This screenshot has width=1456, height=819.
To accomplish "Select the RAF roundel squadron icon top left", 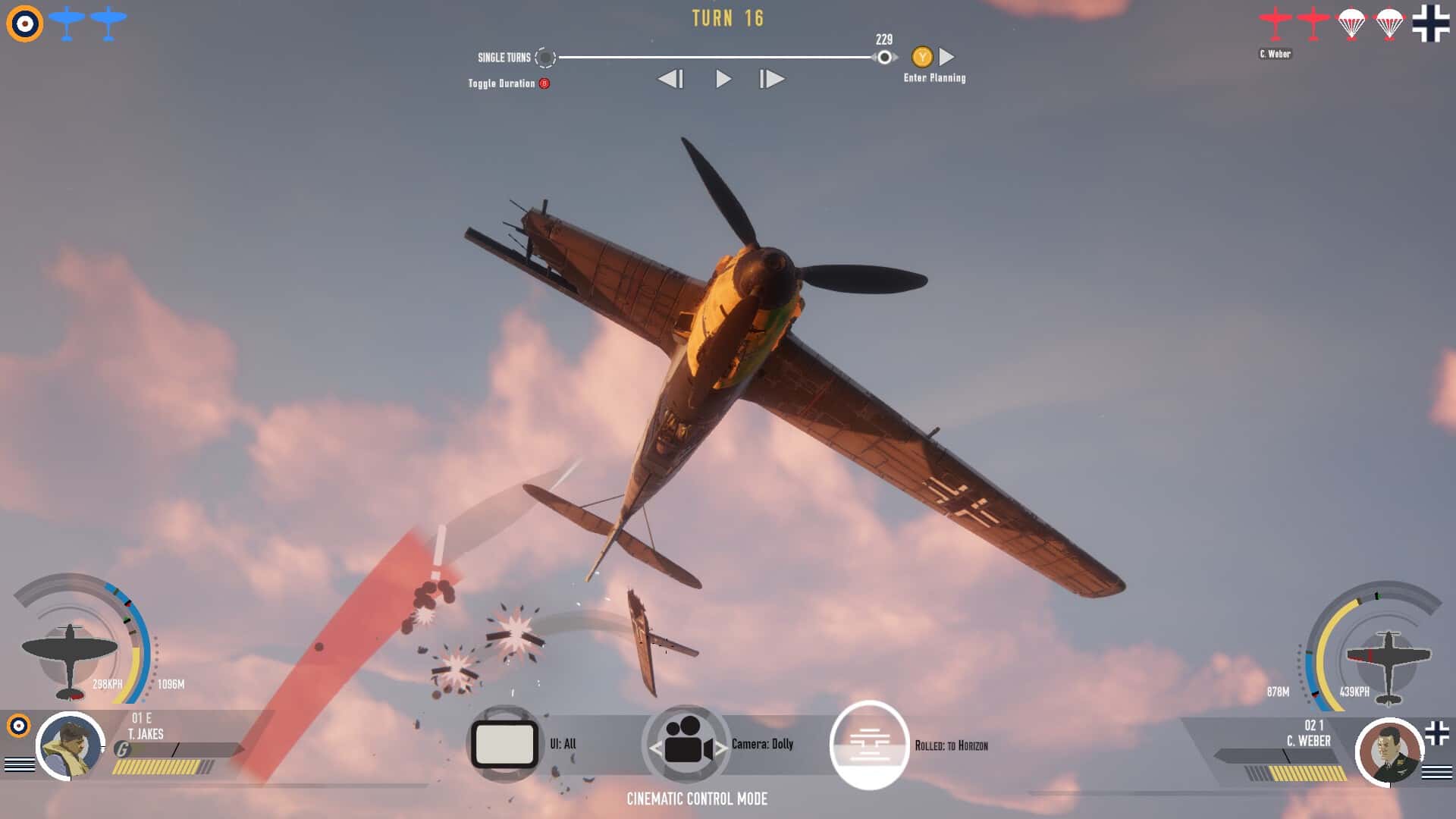I will point(23,22).
